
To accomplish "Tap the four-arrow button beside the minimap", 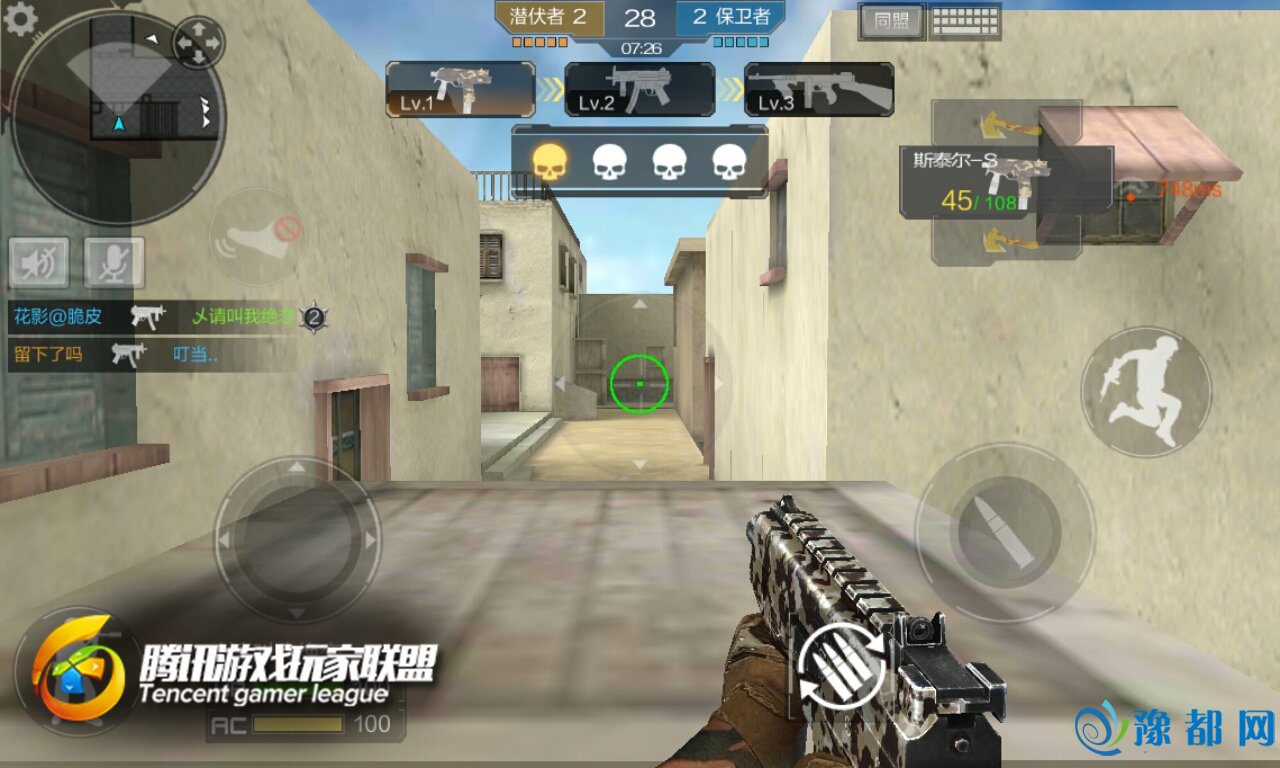I will tap(198, 43).
